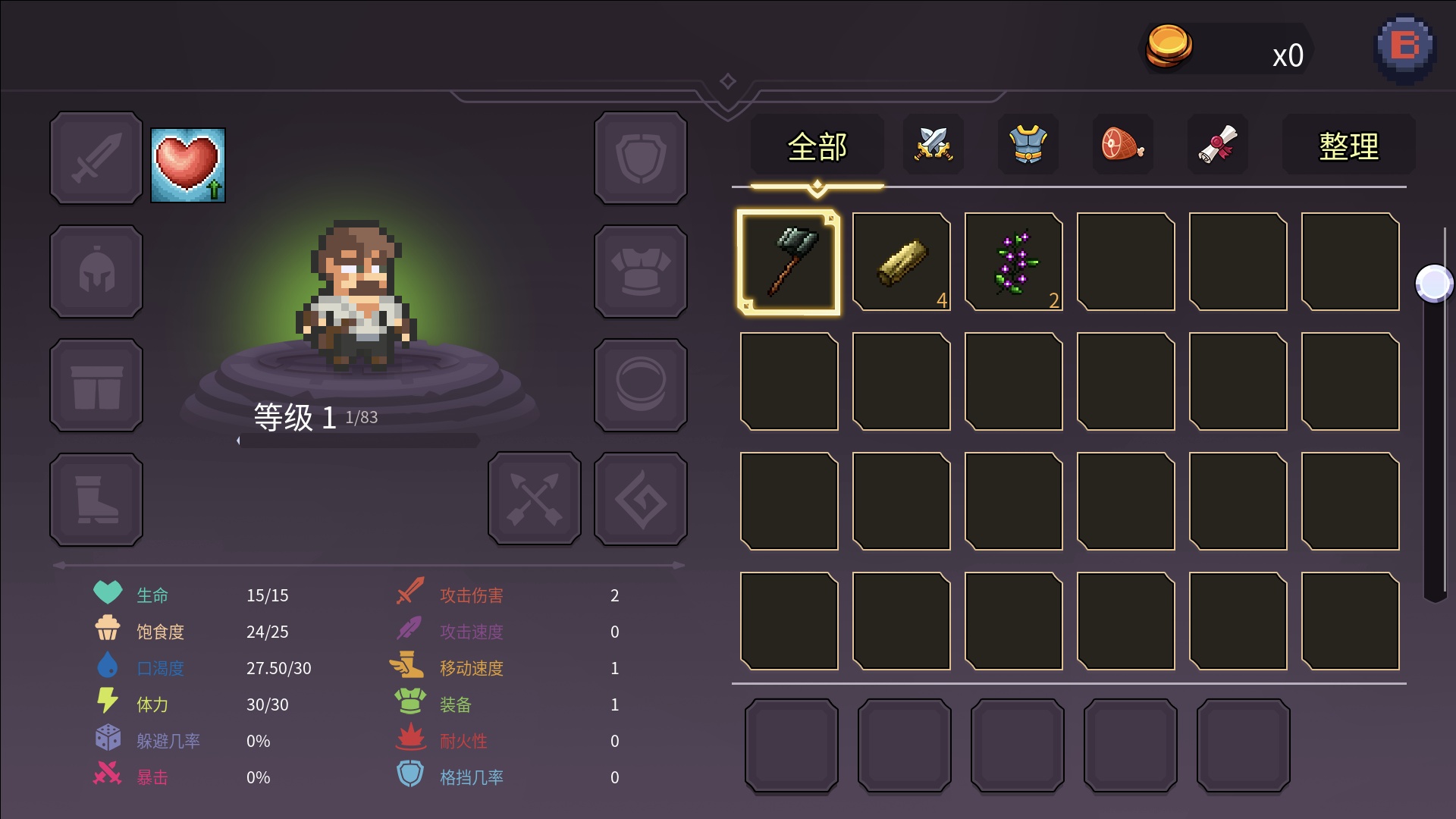The height and width of the screenshot is (819, 1456).
Task: Click the rune equipment slot
Action: (x=641, y=499)
